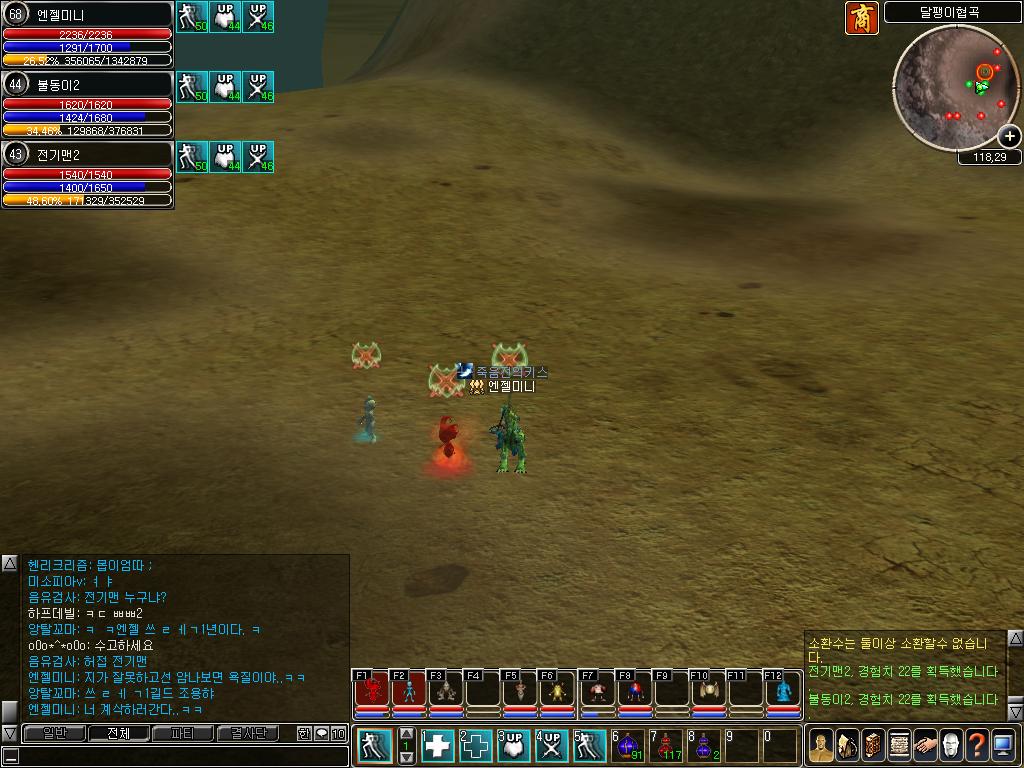Select party member 전기맨2's frame
Image resolution: width=1024 pixels, height=768 pixels.
click(x=87, y=174)
